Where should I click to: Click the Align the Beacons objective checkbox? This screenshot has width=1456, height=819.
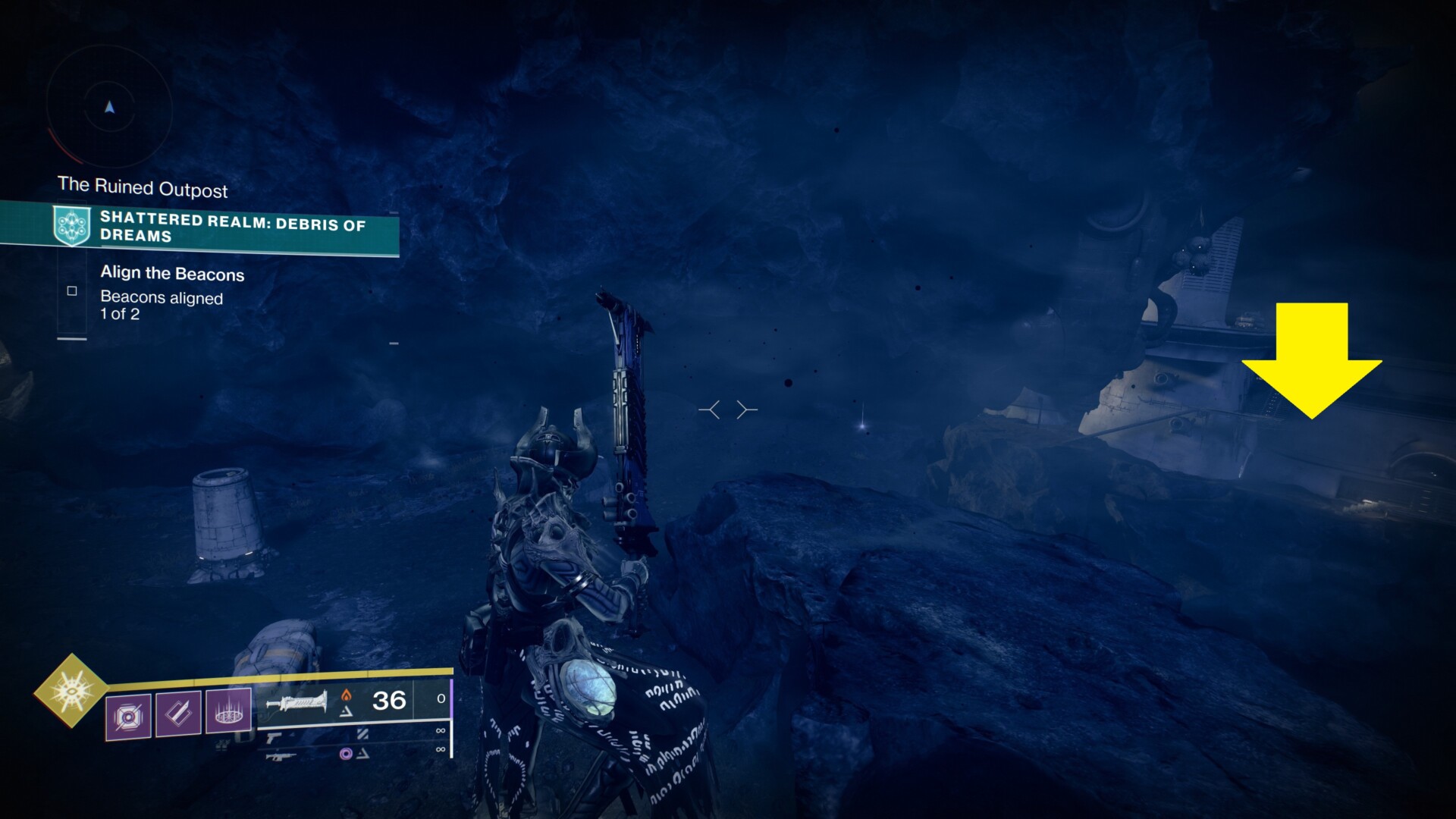point(72,291)
